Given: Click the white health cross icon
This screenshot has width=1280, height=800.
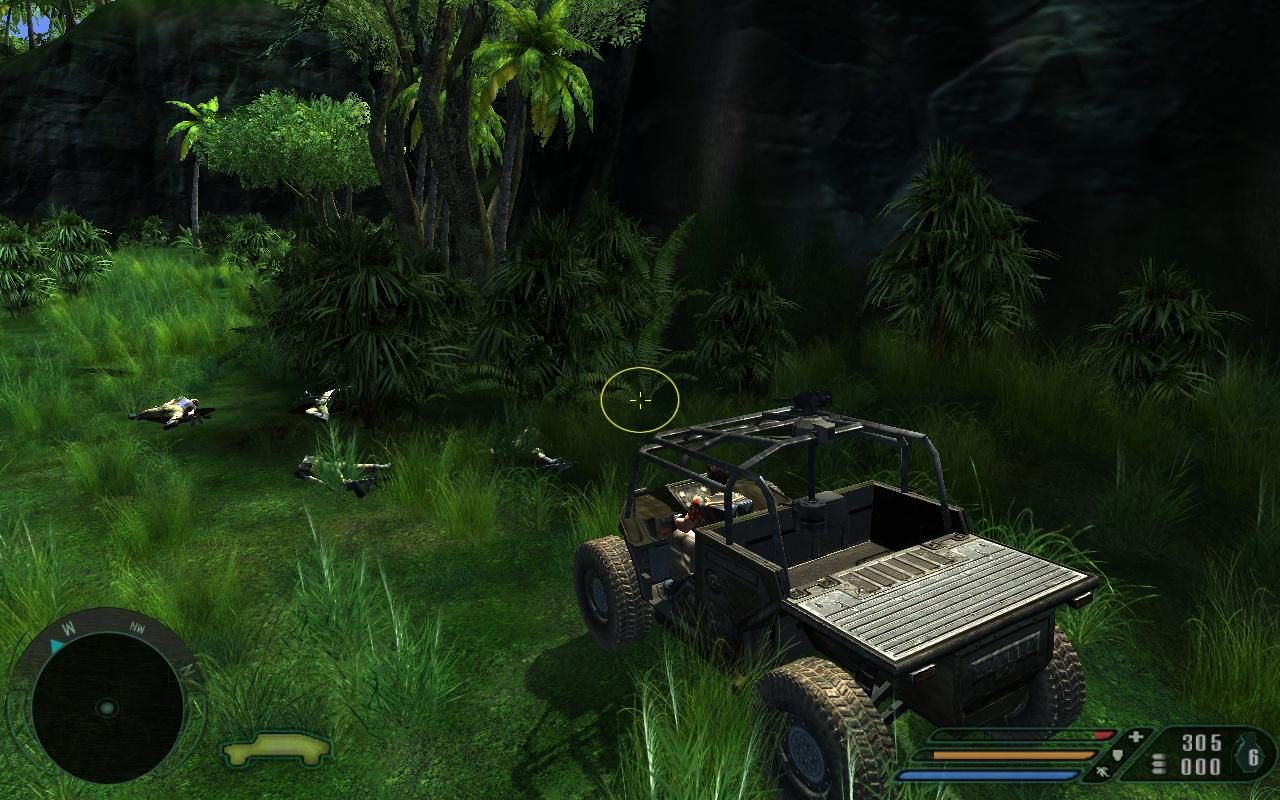Looking at the screenshot, I should click(x=1135, y=739).
